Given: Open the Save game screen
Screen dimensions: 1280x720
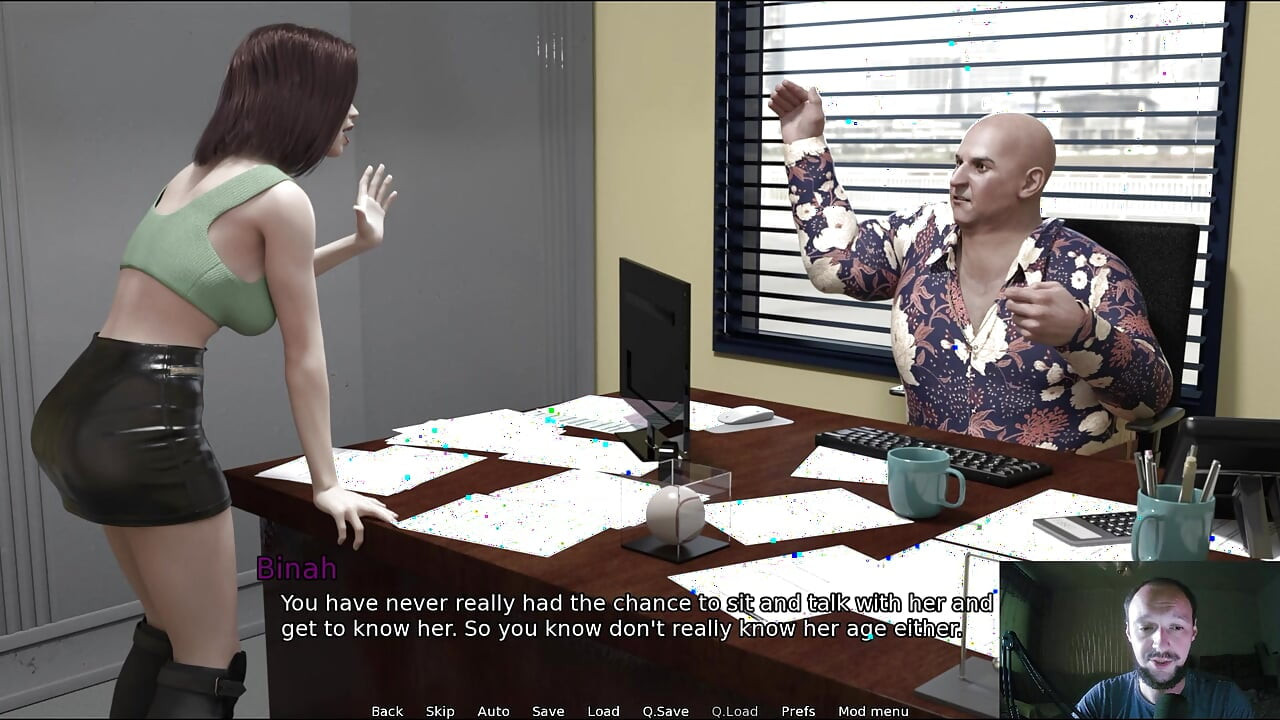Looking at the screenshot, I should pyautogui.click(x=548, y=711).
